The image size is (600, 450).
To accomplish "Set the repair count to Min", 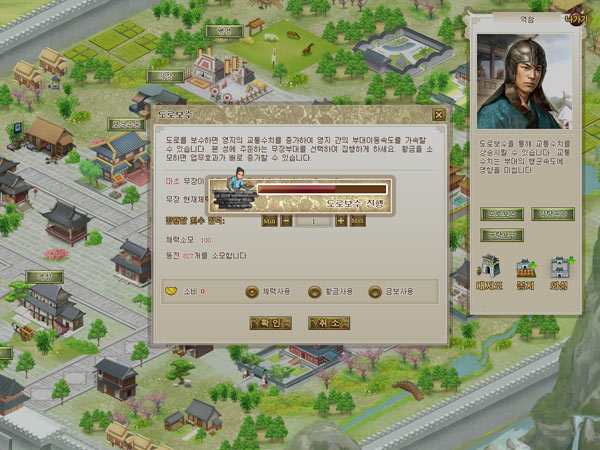I will click(269, 220).
